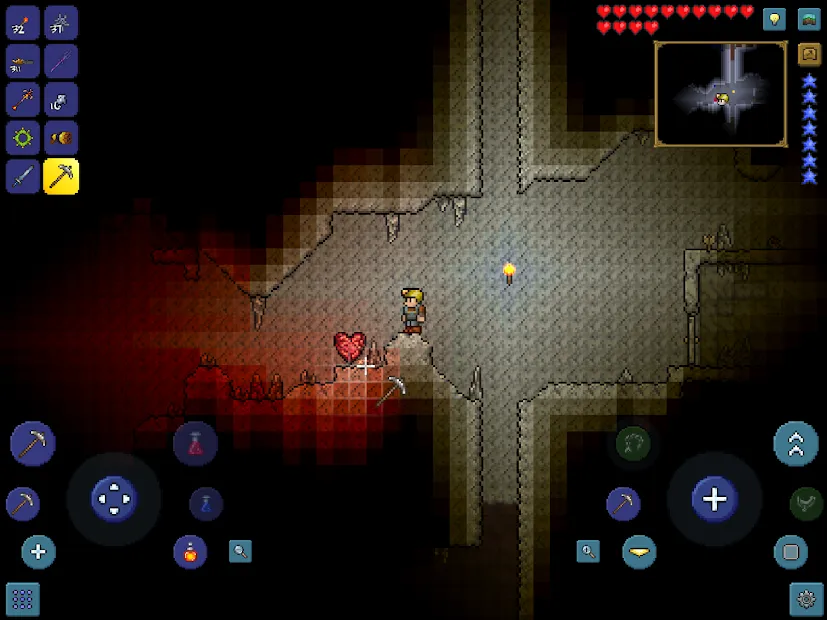Use the red healing potion button

pos(195,444)
